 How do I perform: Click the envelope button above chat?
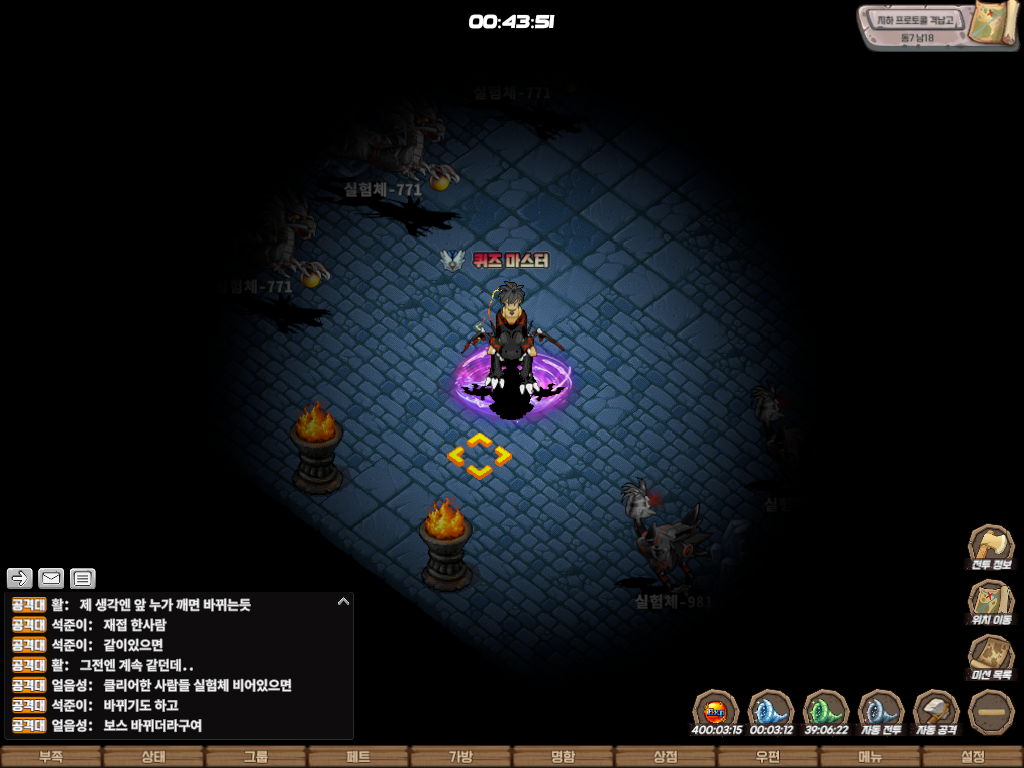pyautogui.click(x=51, y=578)
